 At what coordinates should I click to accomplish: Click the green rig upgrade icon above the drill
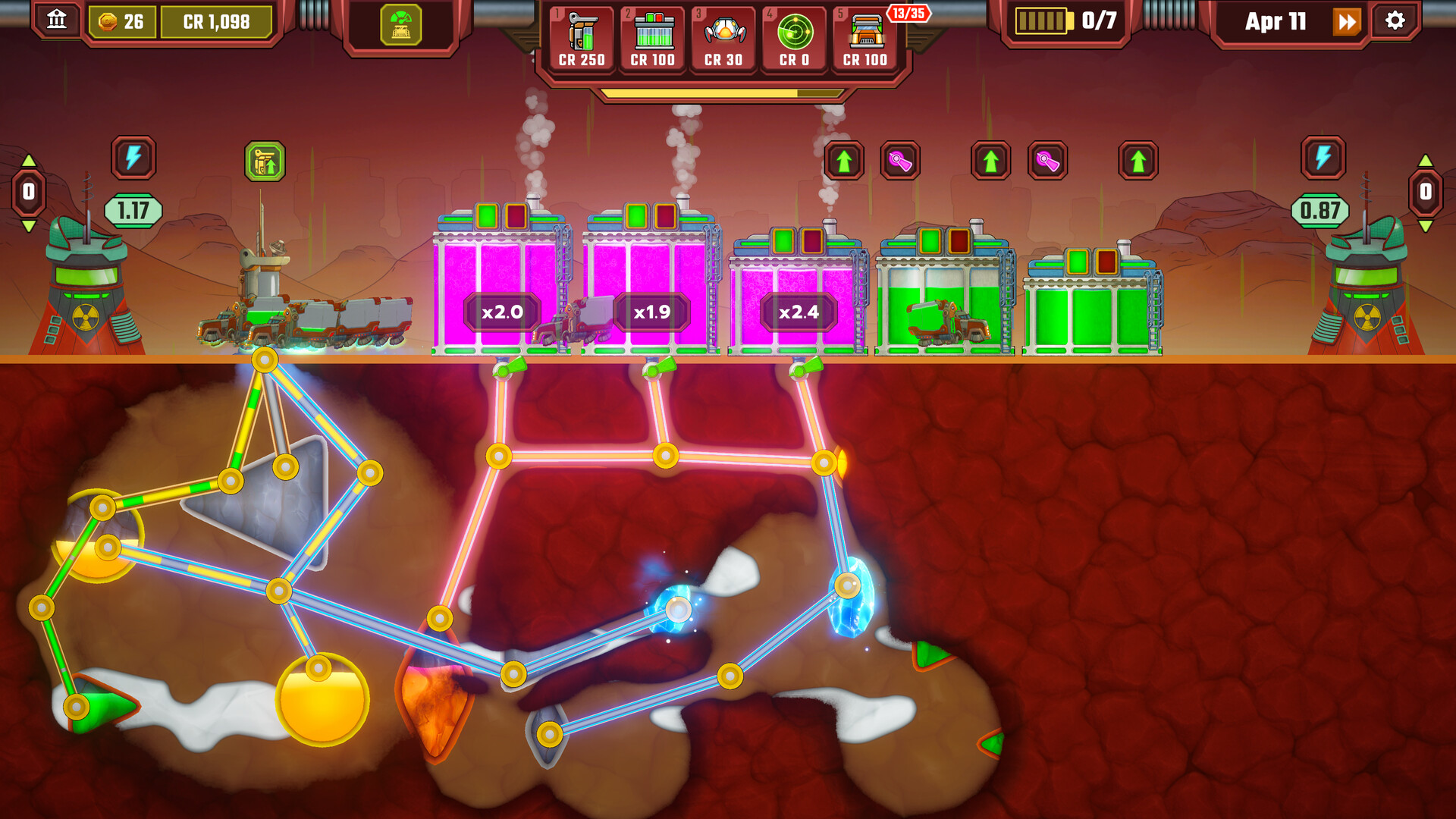tap(265, 162)
